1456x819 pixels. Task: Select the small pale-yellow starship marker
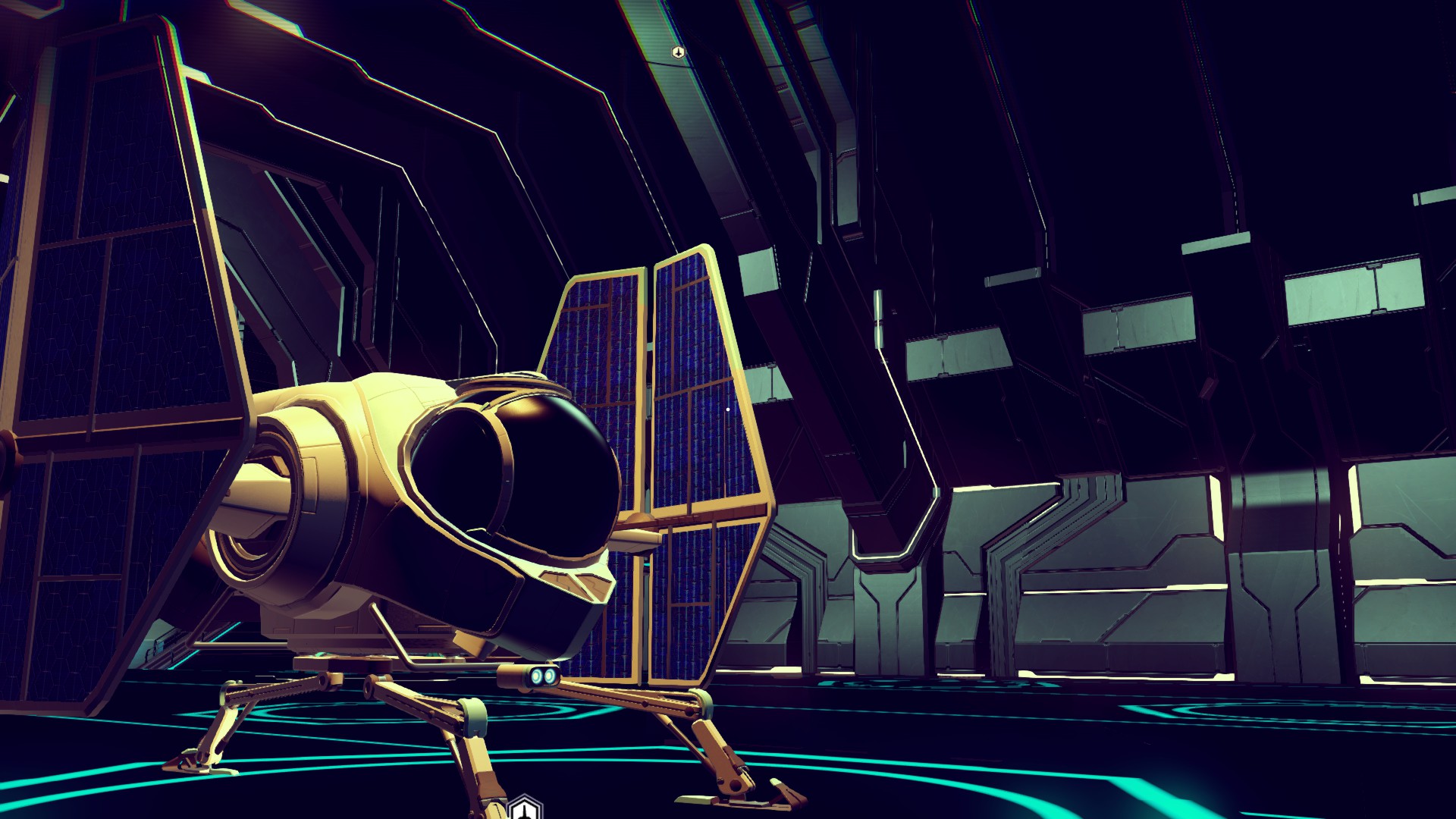point(678,52)
